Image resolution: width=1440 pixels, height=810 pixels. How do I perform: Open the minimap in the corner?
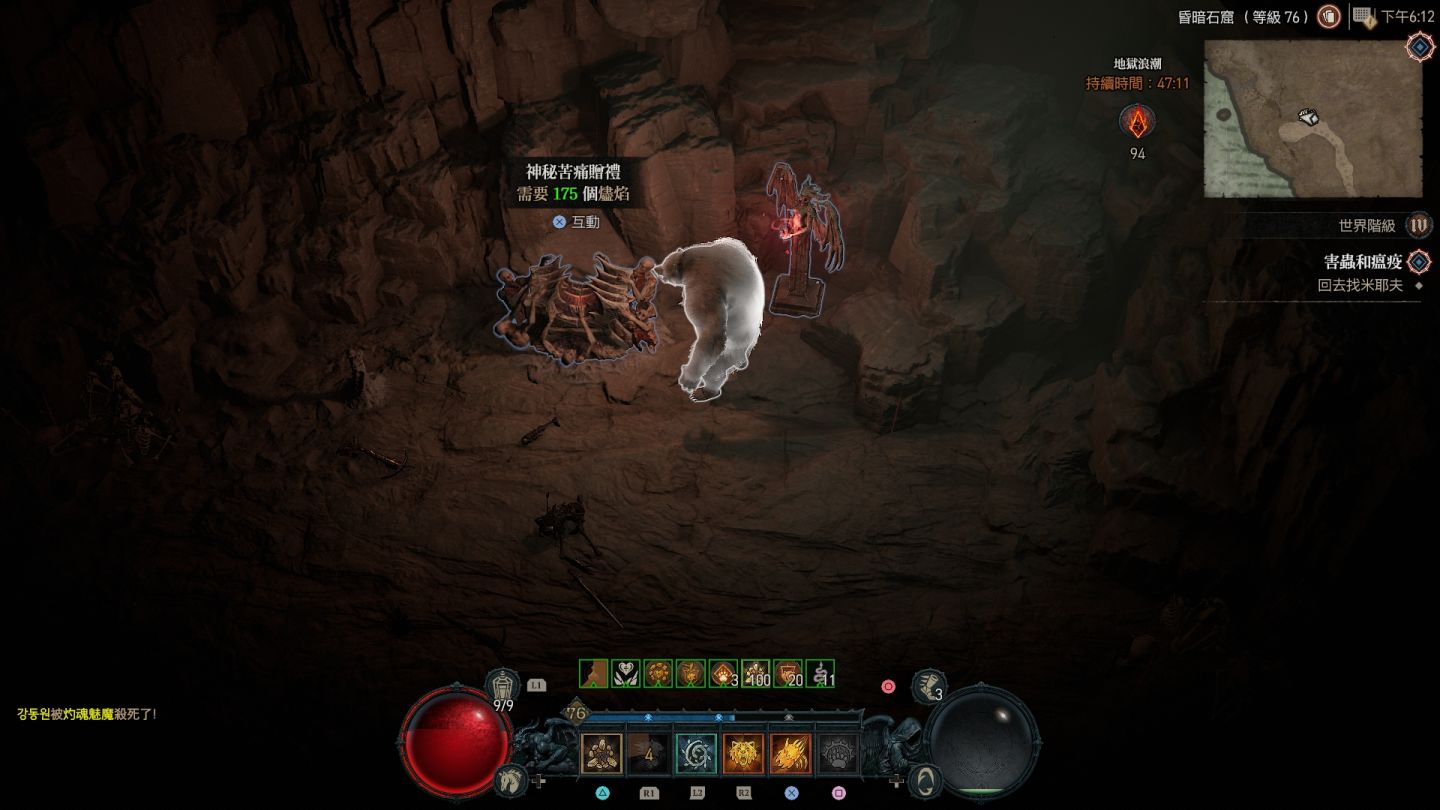tap(1312, 118)
